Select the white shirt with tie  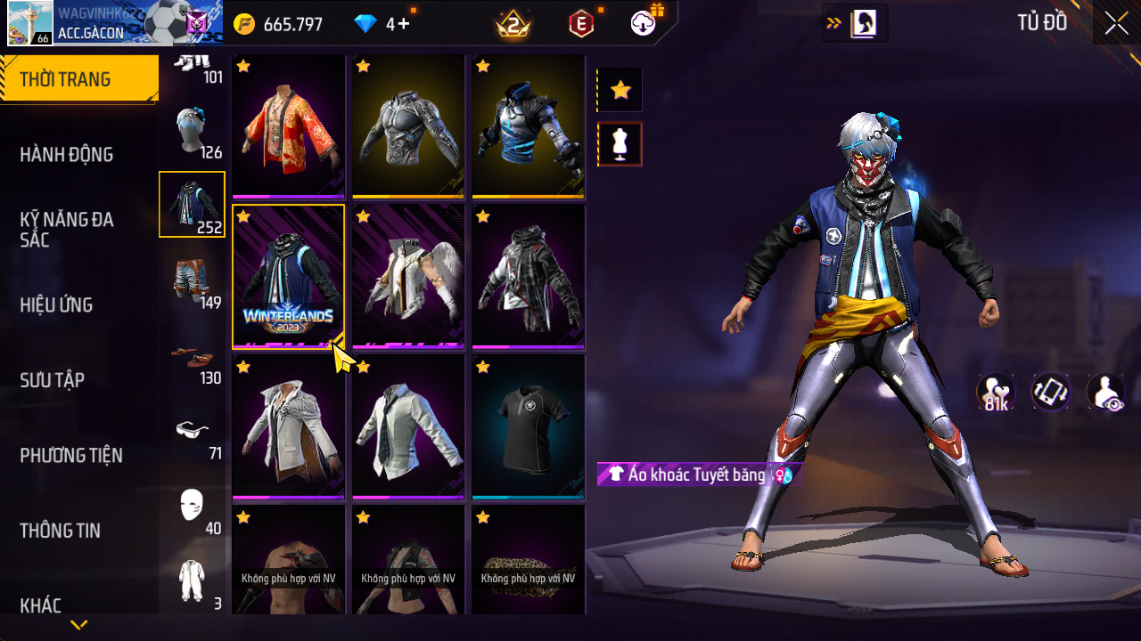pos(408,426)
